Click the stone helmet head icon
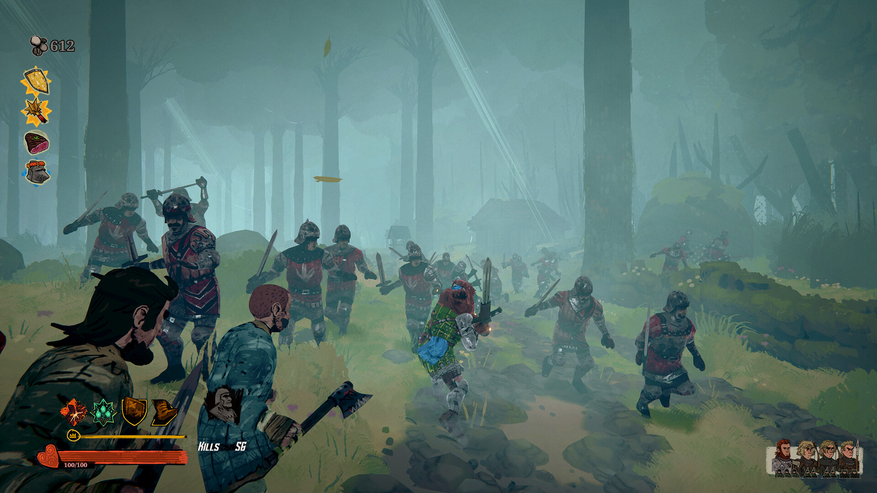The width and height of the screenshot is (877, 493). (x=37, y=172)
